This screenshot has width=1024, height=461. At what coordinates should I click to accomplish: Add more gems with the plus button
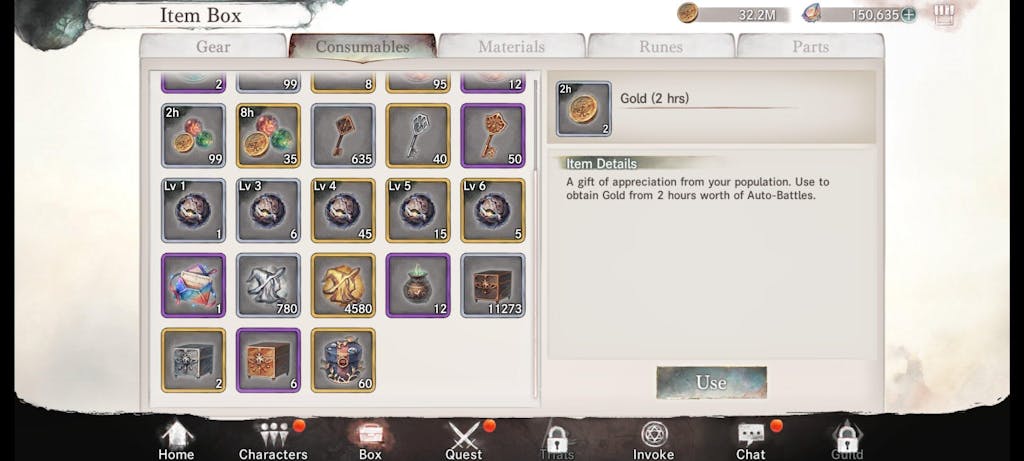pyautogui.click(x=908, y=14)
